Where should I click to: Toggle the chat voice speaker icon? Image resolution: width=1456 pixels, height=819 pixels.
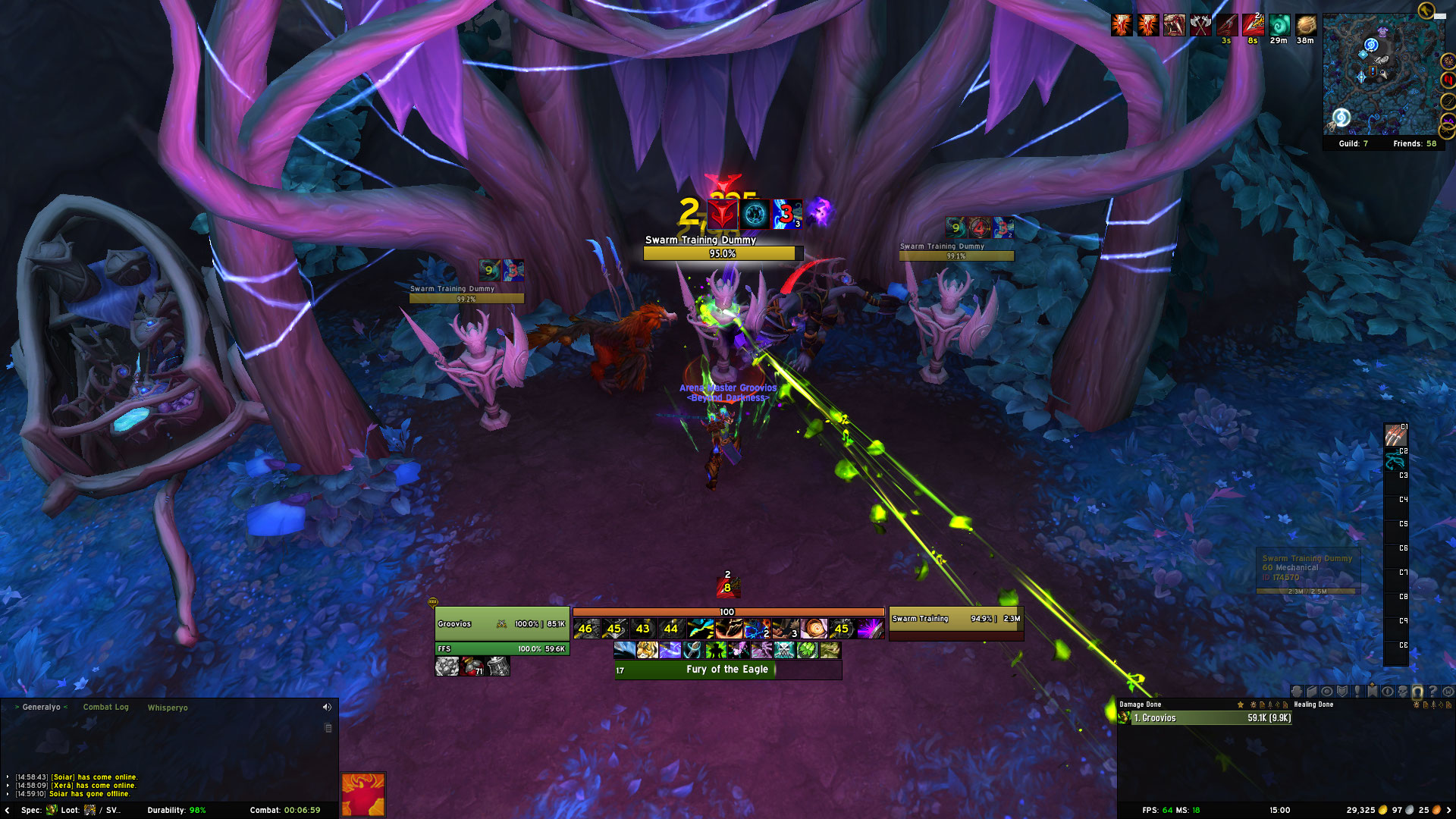[327, 707]
